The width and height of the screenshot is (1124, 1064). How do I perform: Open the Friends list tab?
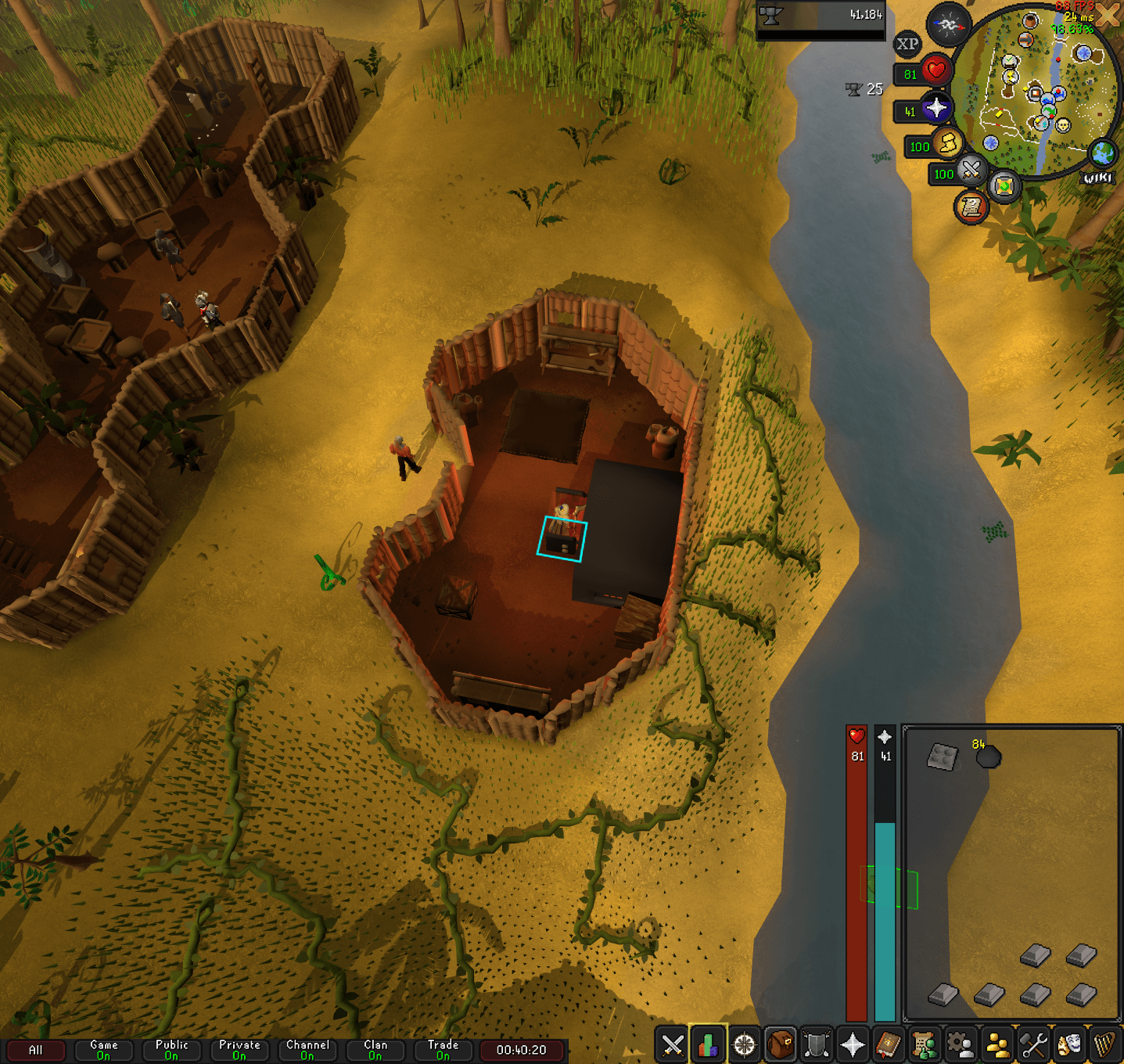coord(997,1050)
